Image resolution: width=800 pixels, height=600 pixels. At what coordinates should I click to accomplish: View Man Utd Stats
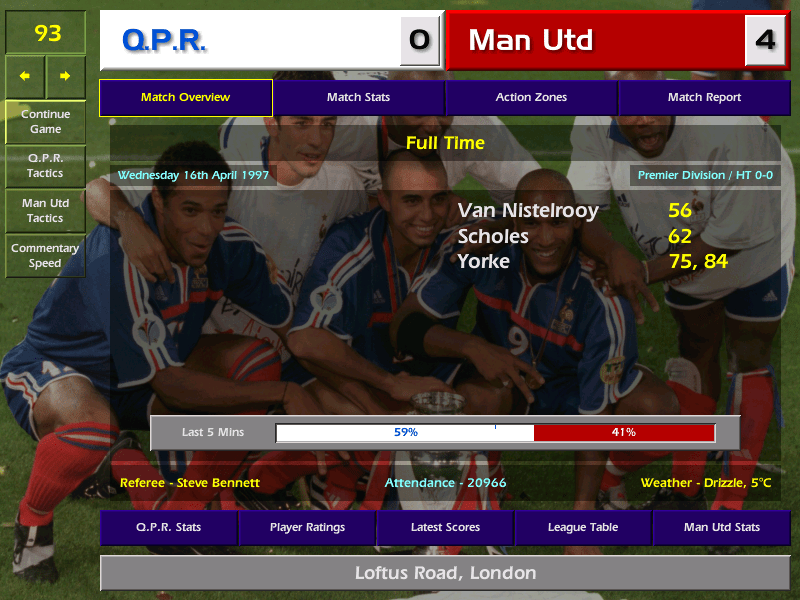721,527
